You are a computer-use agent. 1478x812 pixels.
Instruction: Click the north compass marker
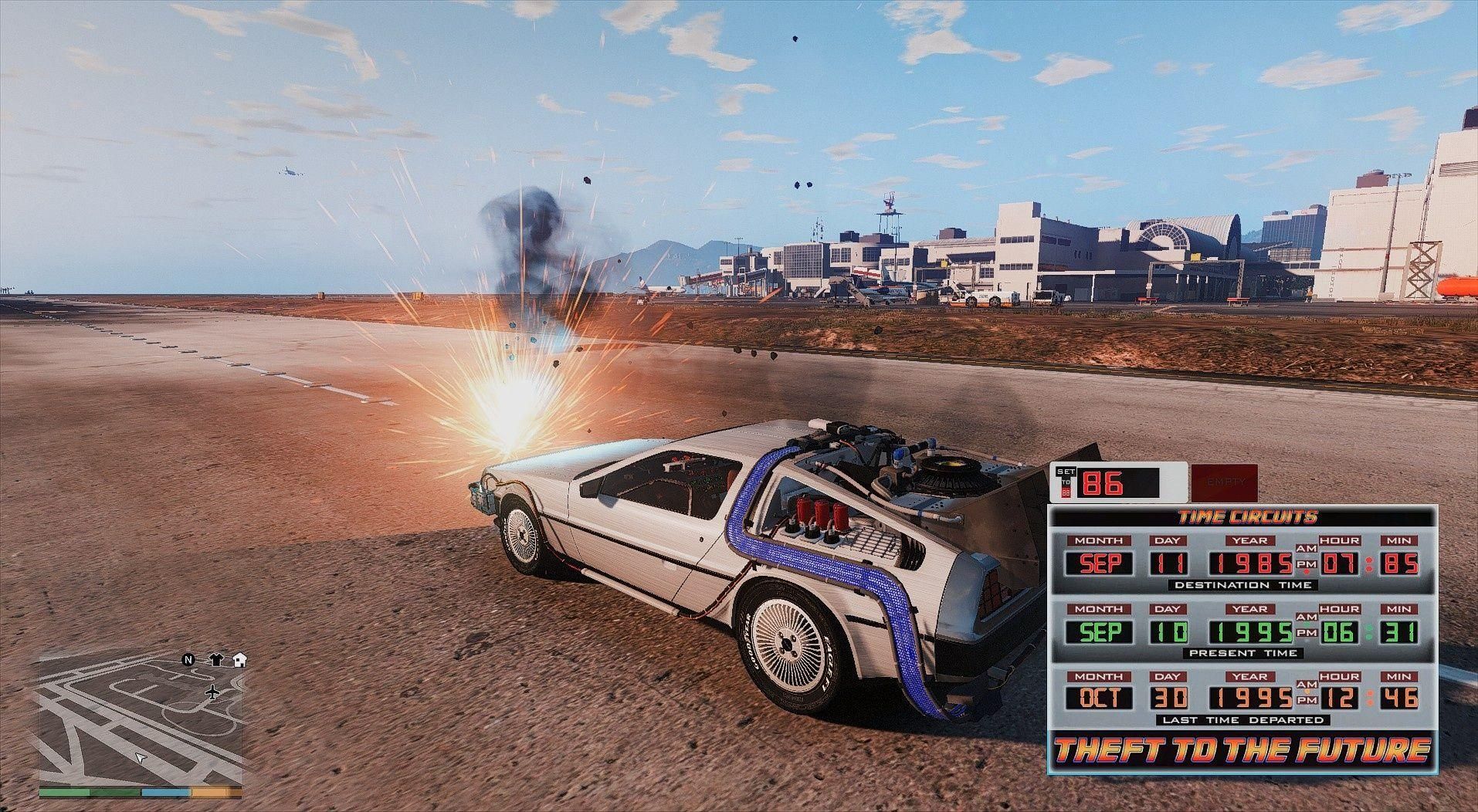[x=188, y=660]
